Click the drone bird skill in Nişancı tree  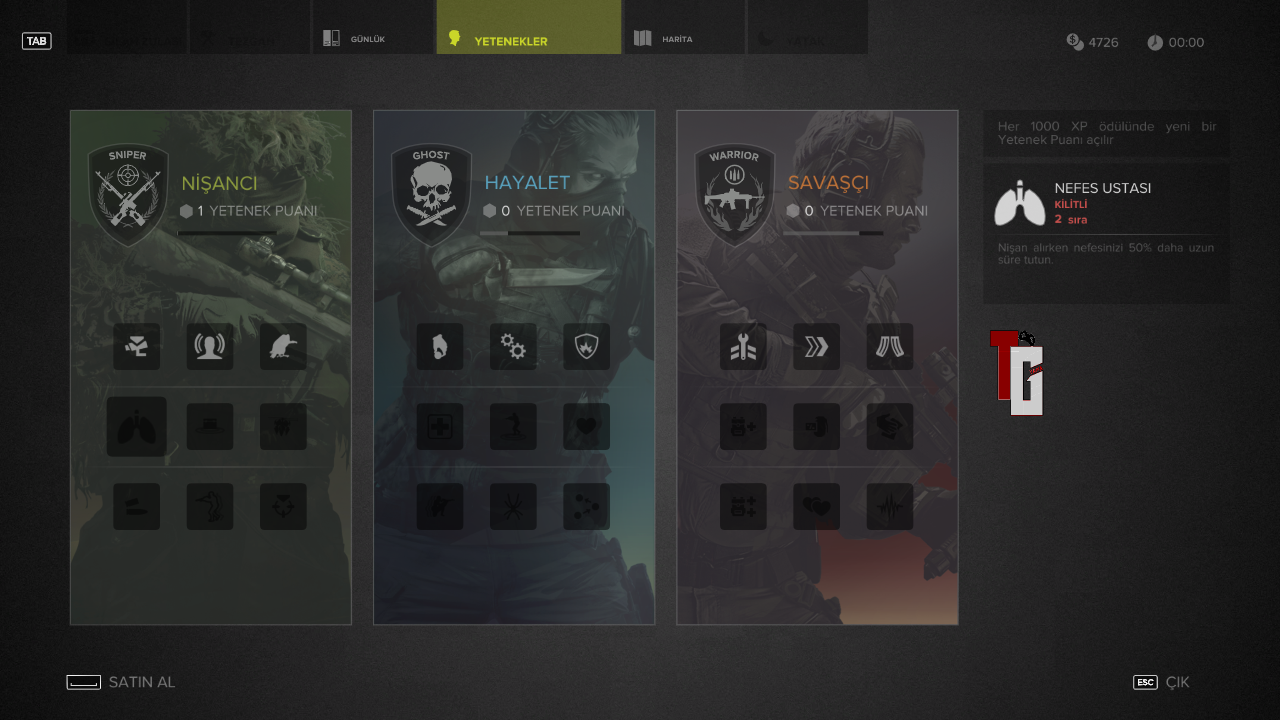click(x=283, y=346)
